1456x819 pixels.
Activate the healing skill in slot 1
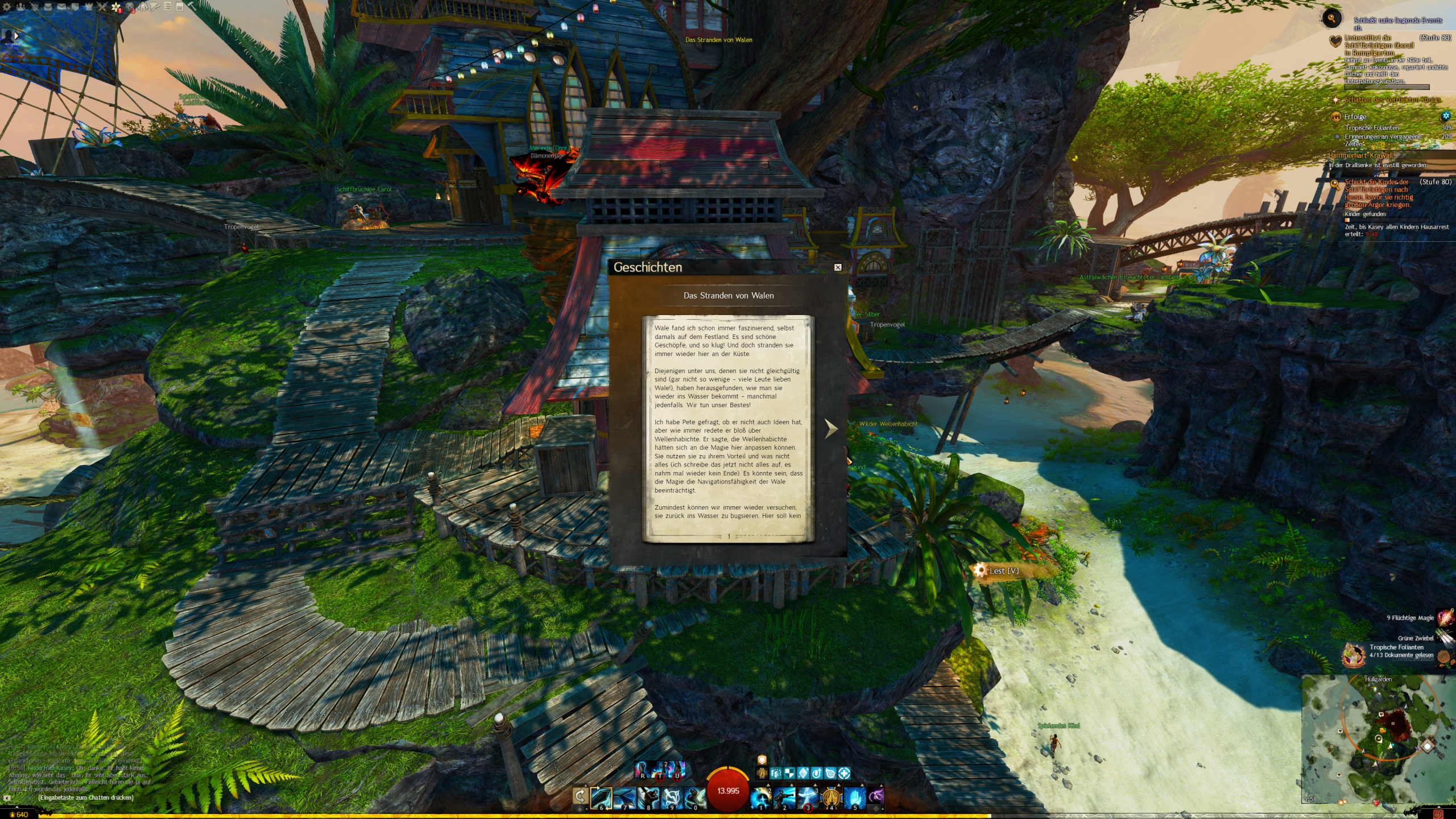tap(760, 798)
